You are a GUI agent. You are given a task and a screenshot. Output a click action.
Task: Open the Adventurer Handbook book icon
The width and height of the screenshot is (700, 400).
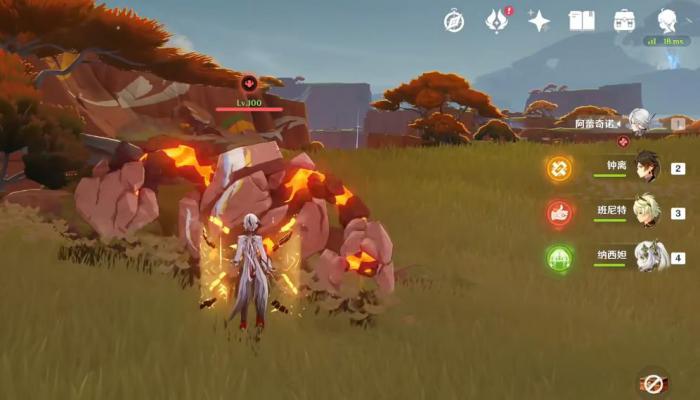581,21
